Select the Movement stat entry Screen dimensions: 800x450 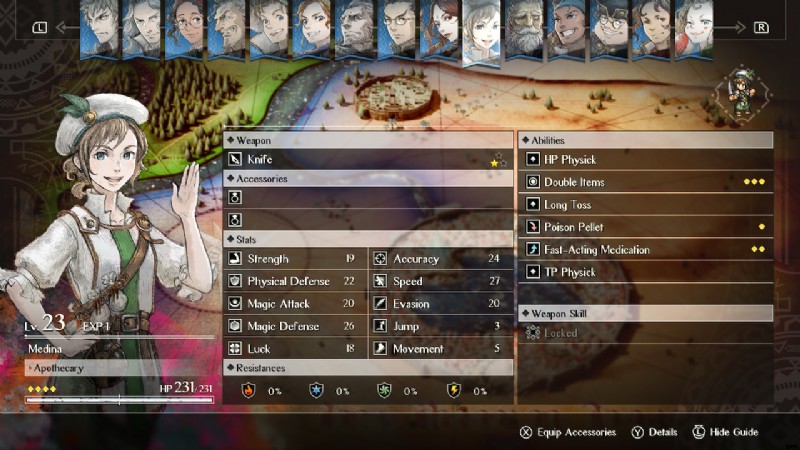[441, 349]
